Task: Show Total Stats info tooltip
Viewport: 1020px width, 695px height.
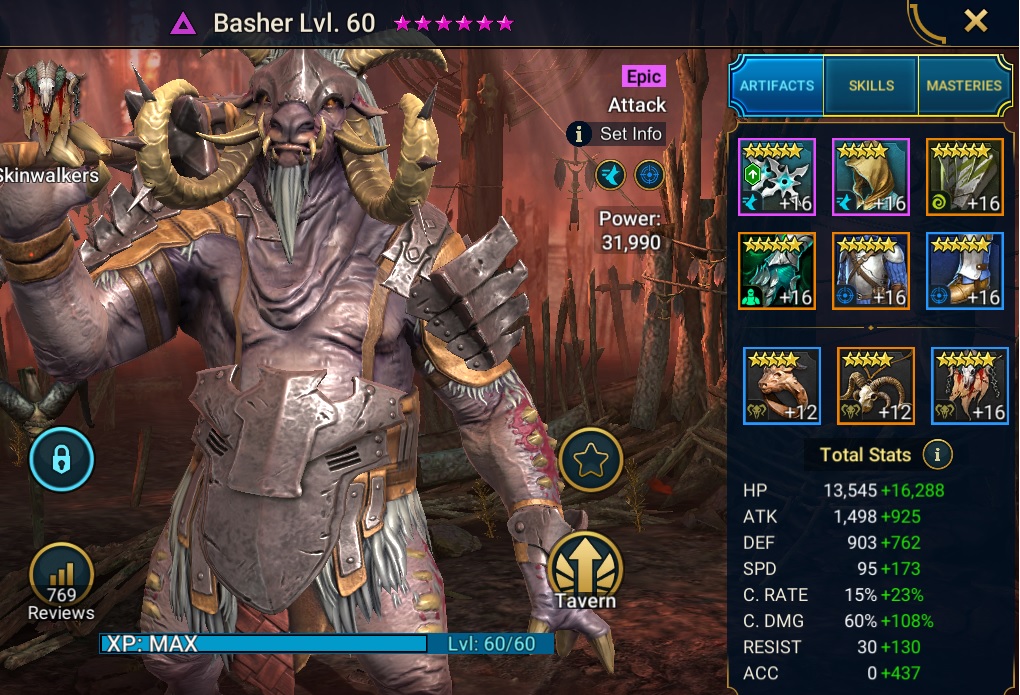Action: [x=937, y=455]
